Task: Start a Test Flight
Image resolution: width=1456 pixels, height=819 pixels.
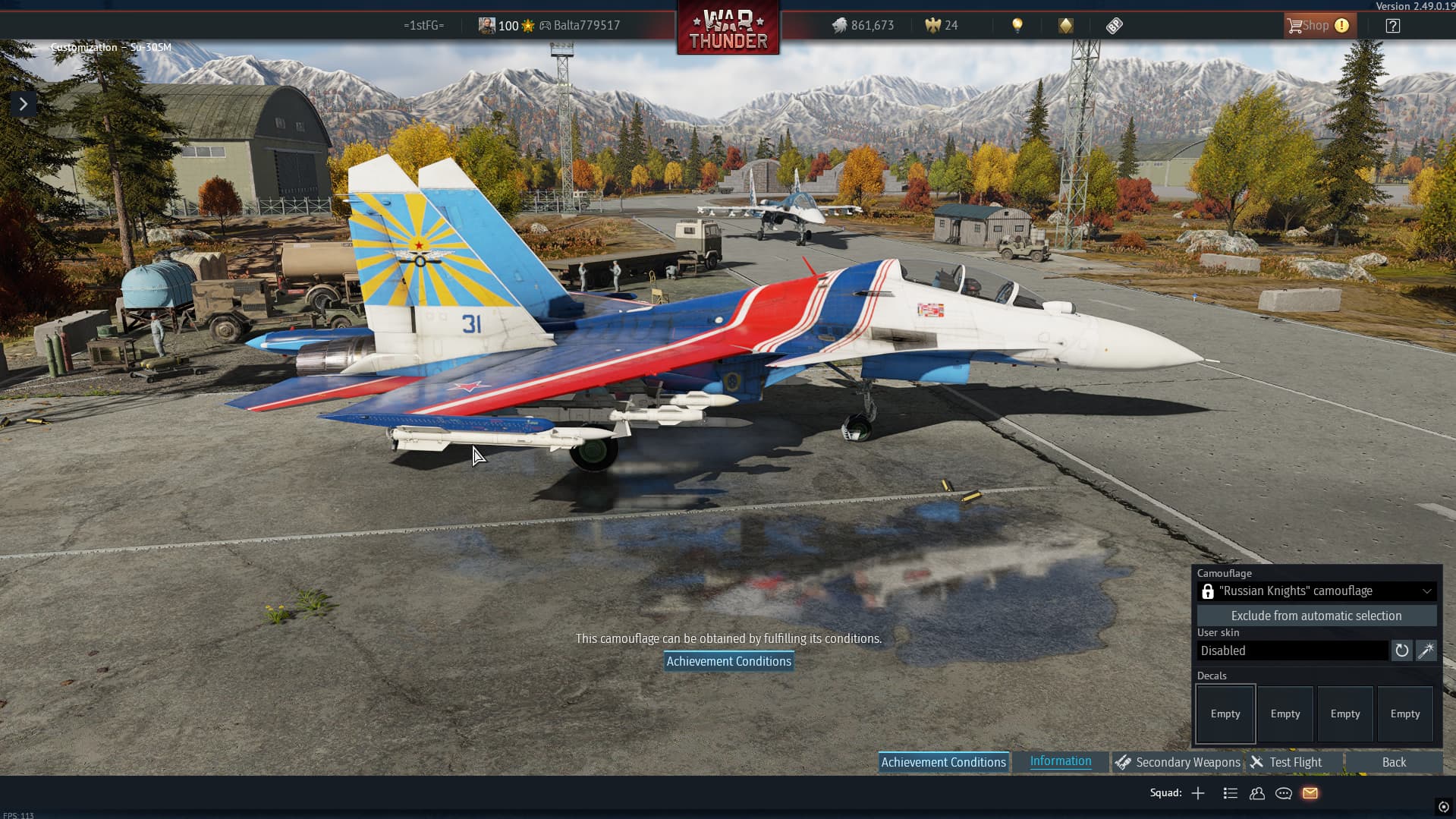Action: [1287, 762]
